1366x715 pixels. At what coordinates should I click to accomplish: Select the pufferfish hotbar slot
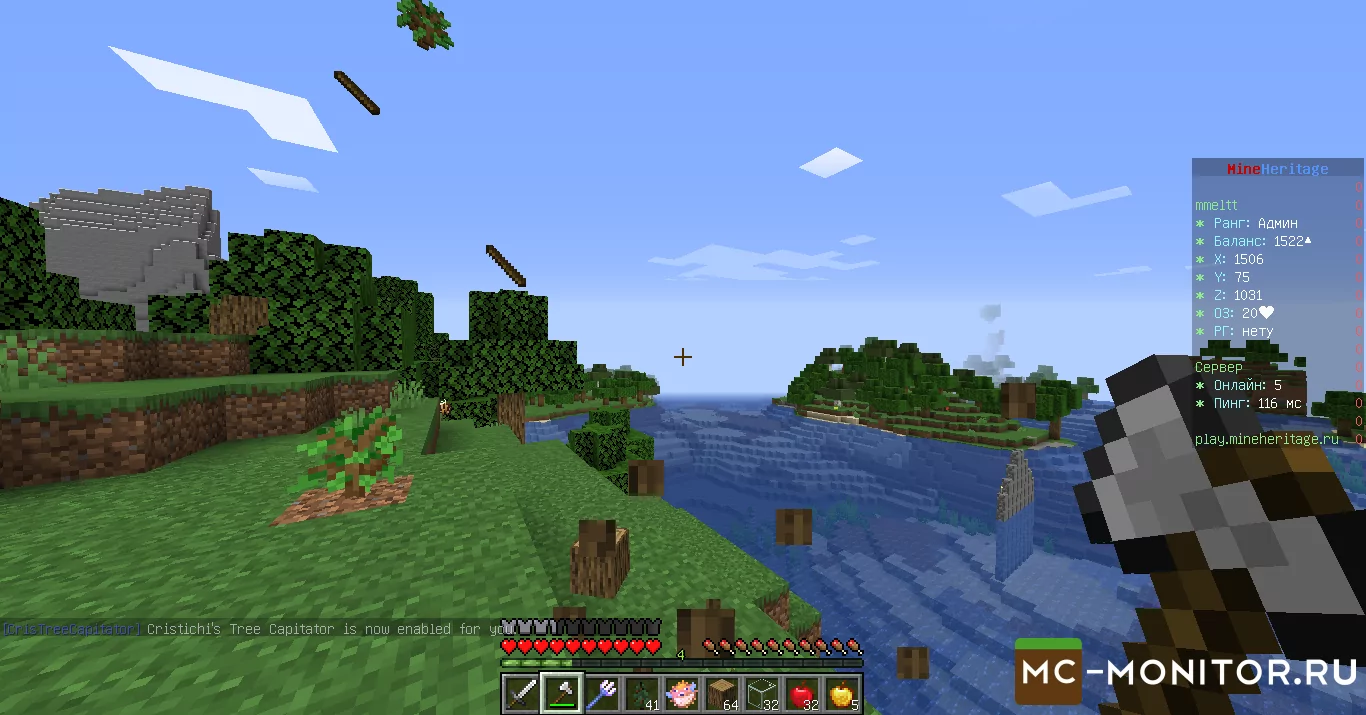[683, 693]
